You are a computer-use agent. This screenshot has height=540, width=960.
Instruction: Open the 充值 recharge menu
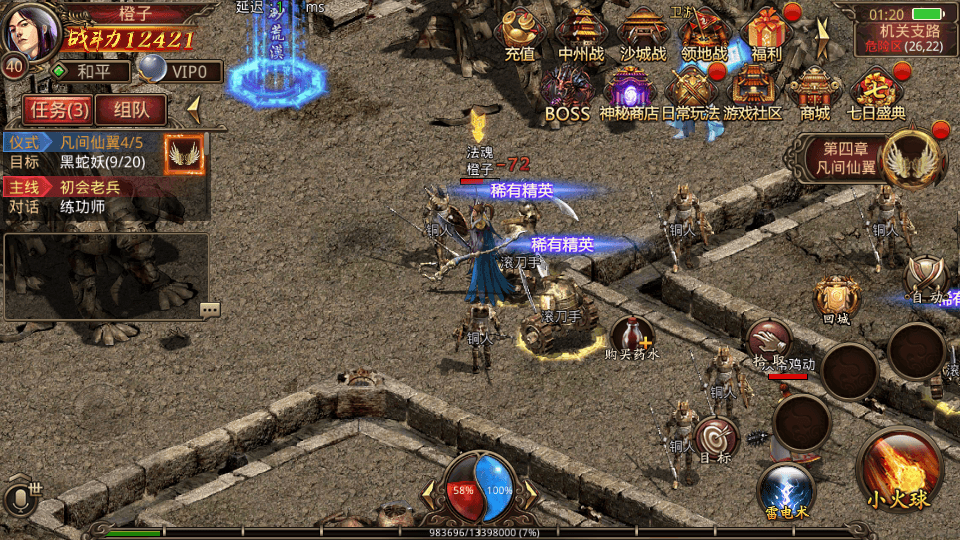tap(519, 35)
